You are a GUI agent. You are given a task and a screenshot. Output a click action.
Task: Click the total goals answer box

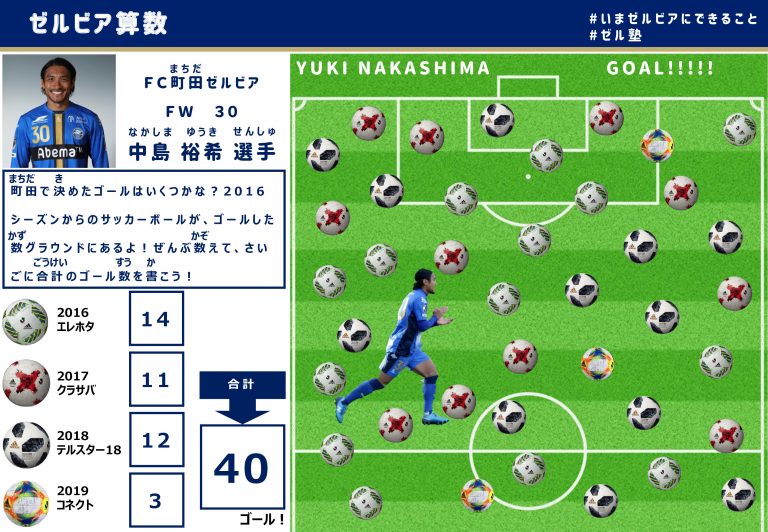242,467
